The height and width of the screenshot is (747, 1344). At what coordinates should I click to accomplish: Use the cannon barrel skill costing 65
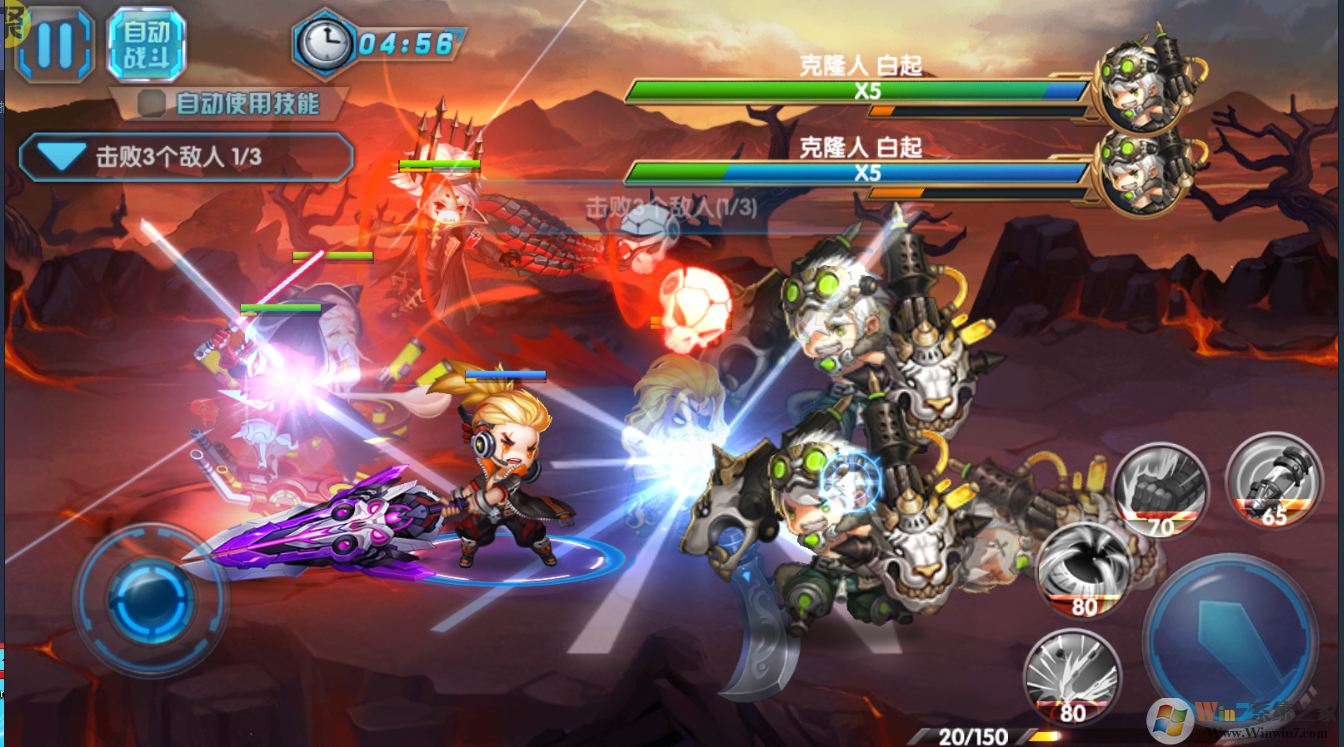tap(1274, 479)
